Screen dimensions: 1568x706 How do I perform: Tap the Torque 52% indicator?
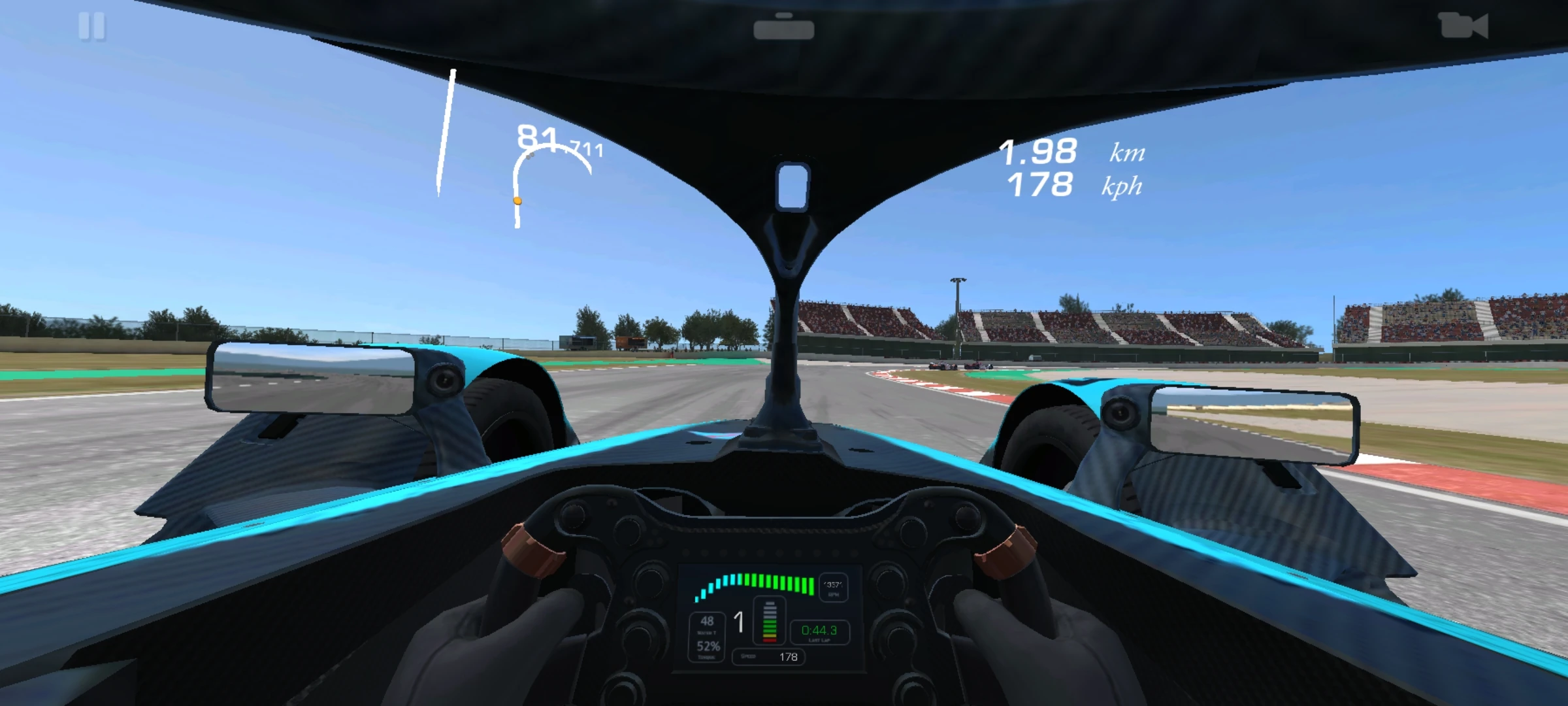[x=708, y=647]
